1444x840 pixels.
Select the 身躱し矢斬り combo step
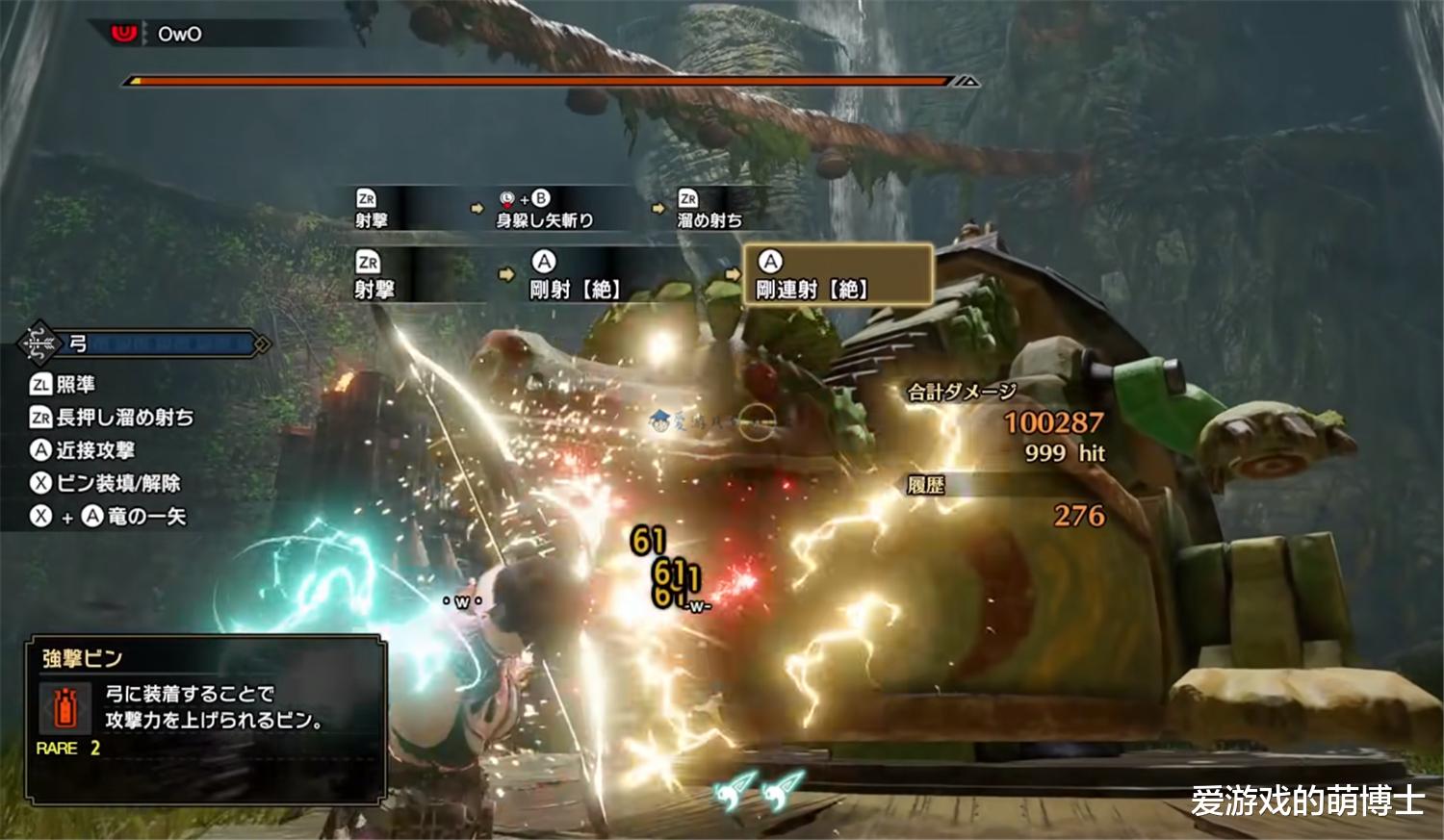coord(544,210)
